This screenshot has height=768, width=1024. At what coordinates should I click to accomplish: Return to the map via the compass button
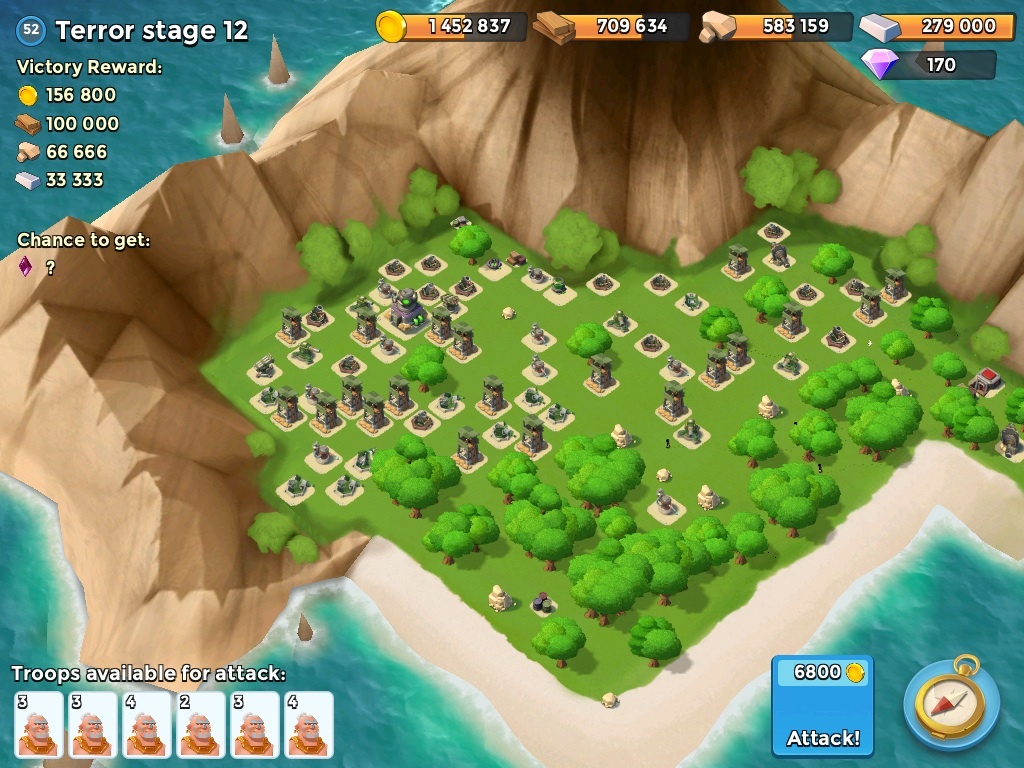pos(951,704)
